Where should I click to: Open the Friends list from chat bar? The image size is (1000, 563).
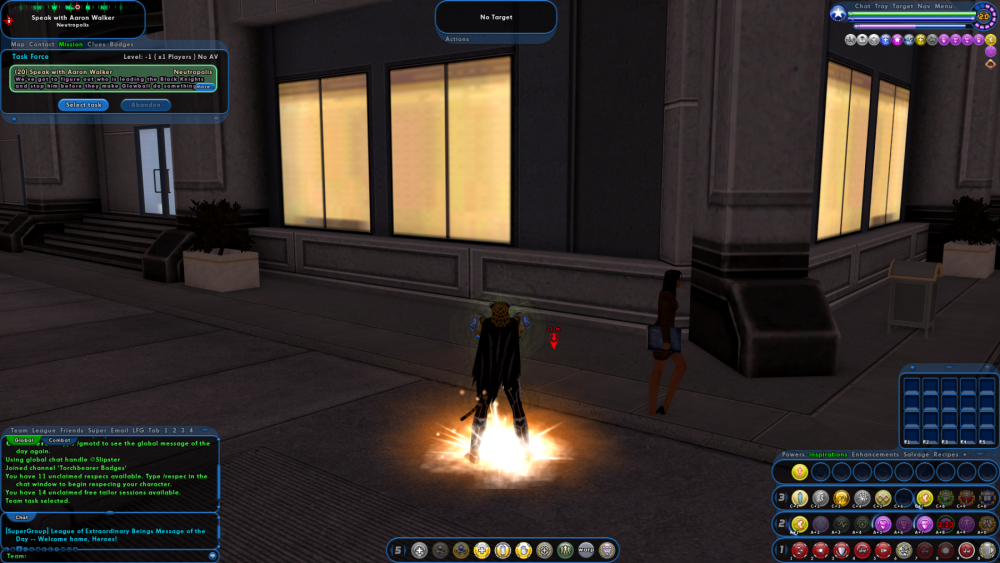pyautogui.click(x=71, y=430)
